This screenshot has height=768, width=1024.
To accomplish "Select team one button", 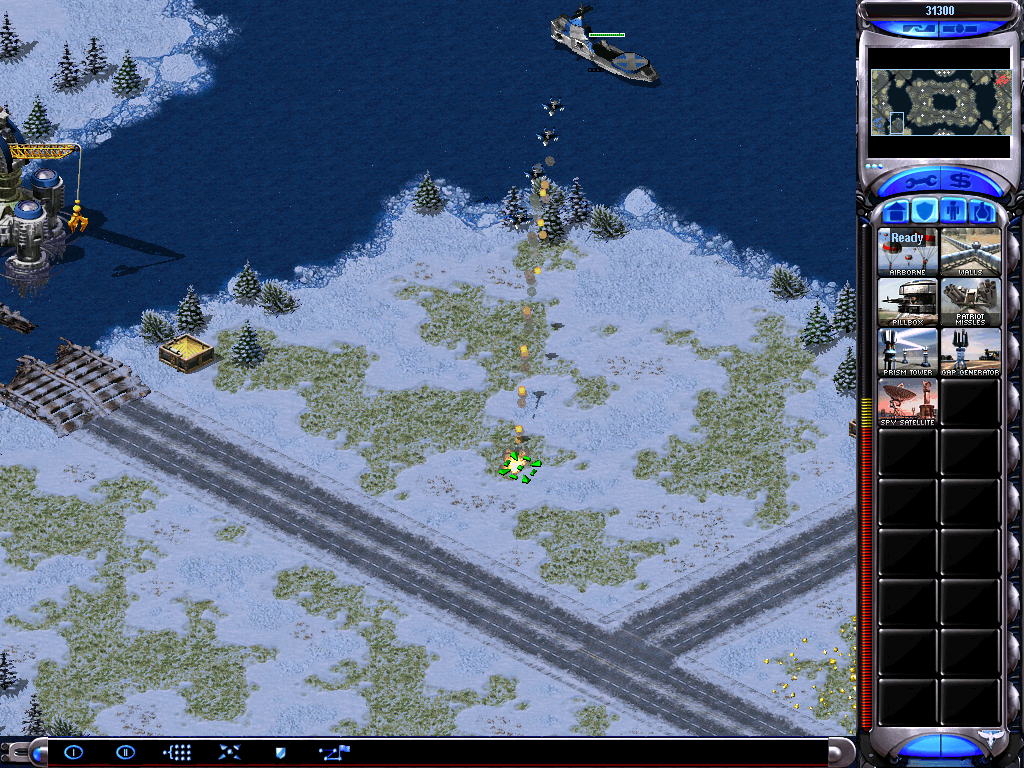I will (x=74, y=752).
